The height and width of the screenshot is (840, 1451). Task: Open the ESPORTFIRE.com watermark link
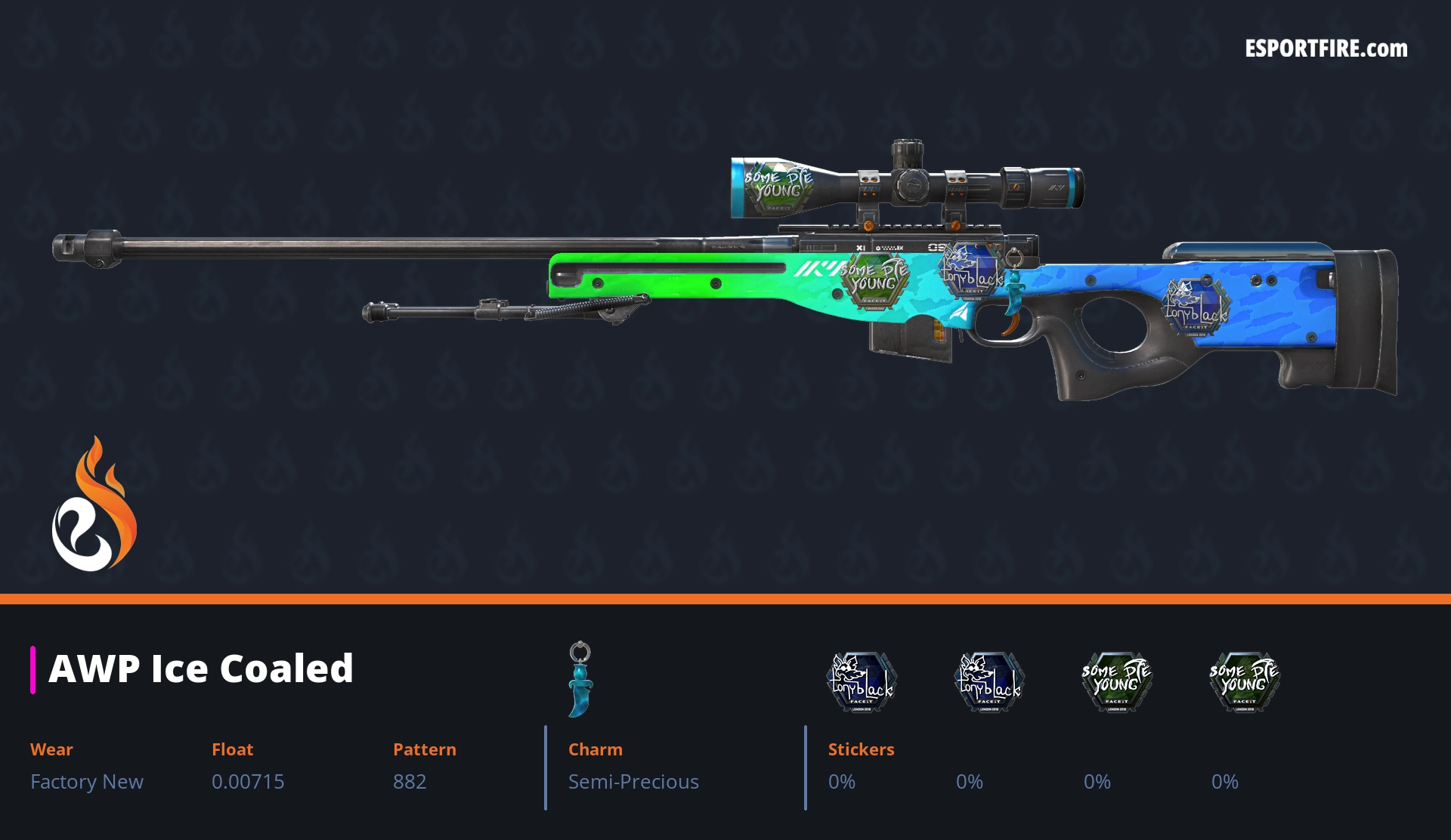tap(1326, 49)
